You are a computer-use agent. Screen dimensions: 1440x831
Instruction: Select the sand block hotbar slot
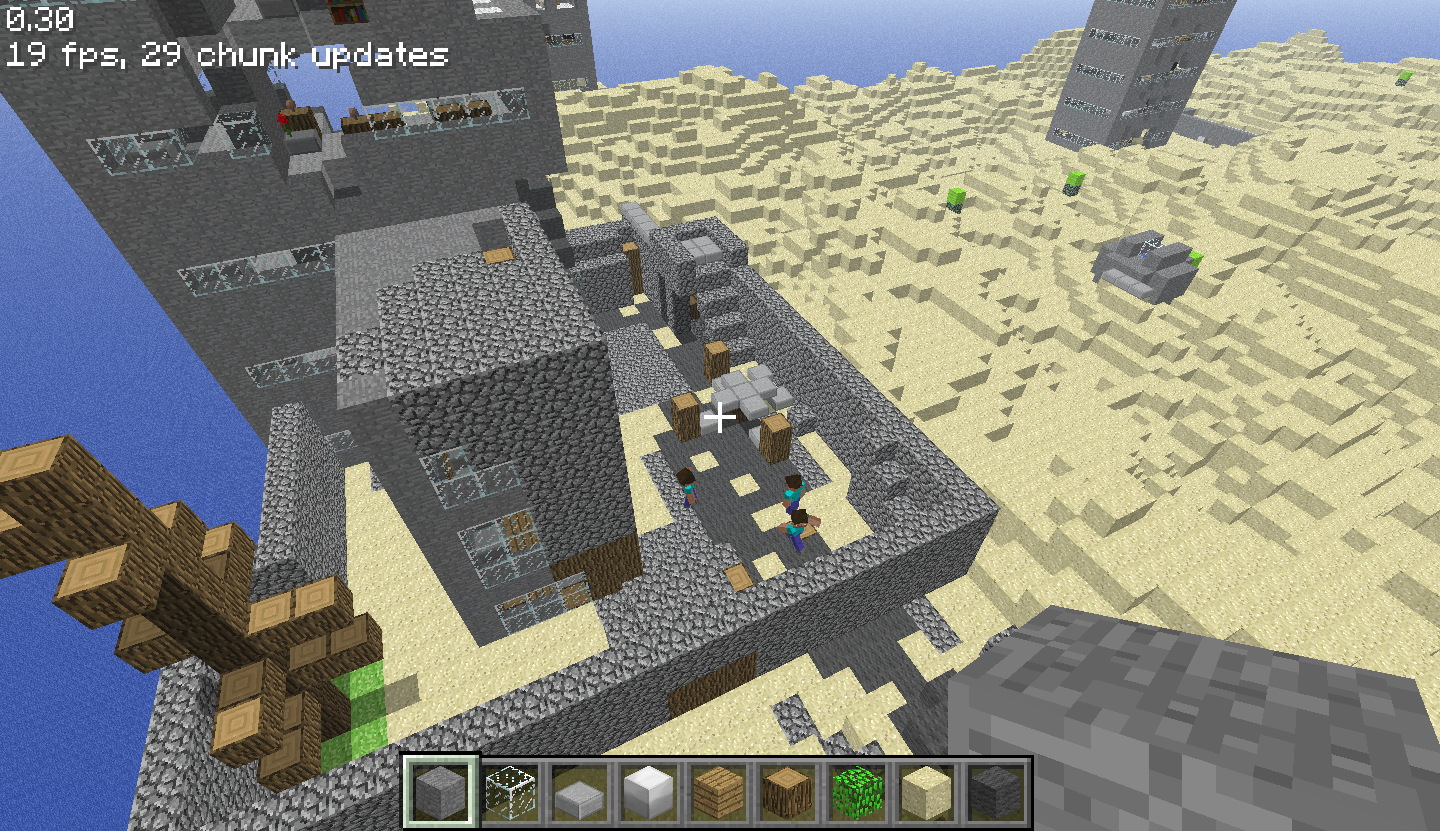[x=926, y=792]
